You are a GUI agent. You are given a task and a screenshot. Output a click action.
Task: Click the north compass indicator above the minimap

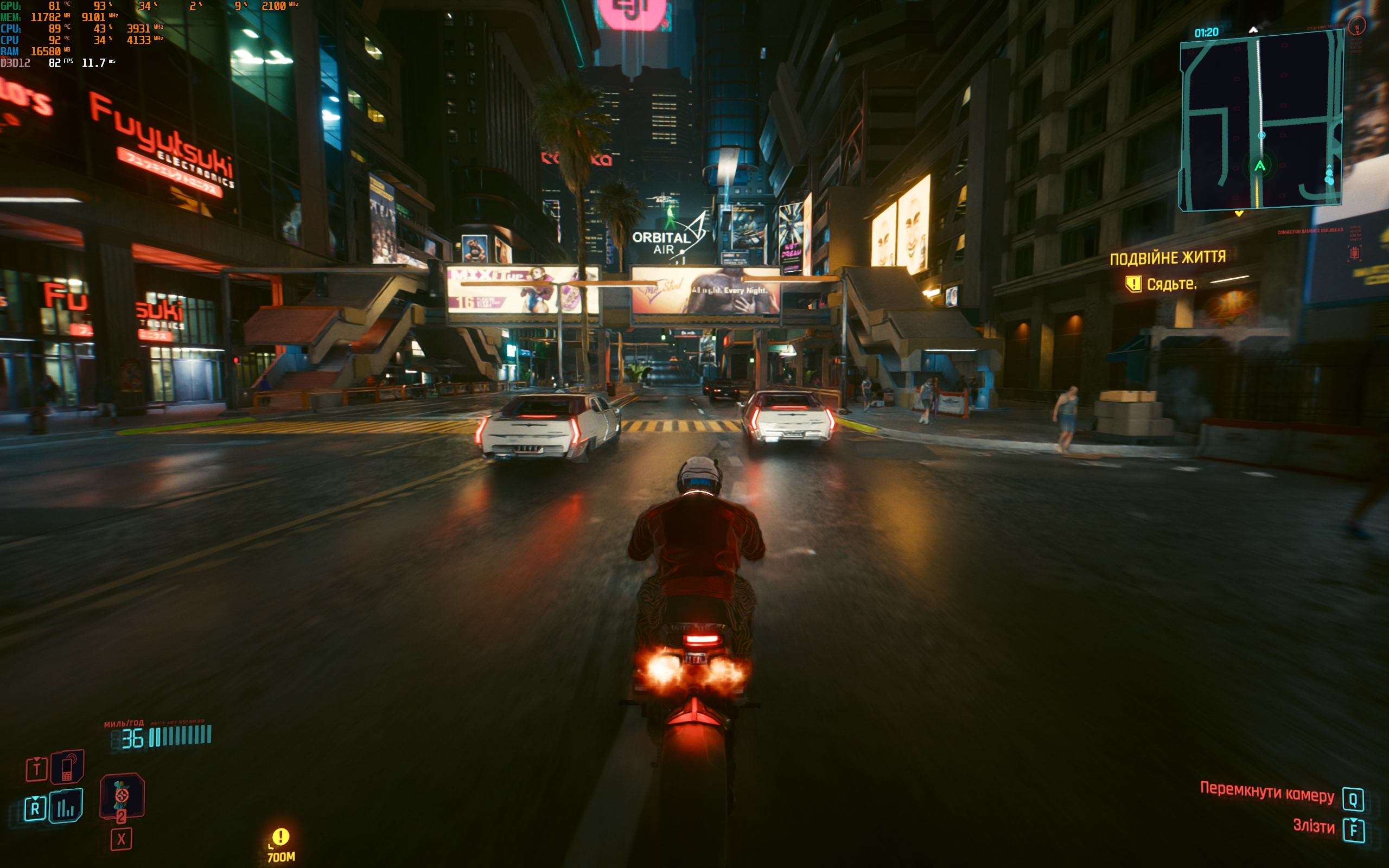tap(1253, 29)
